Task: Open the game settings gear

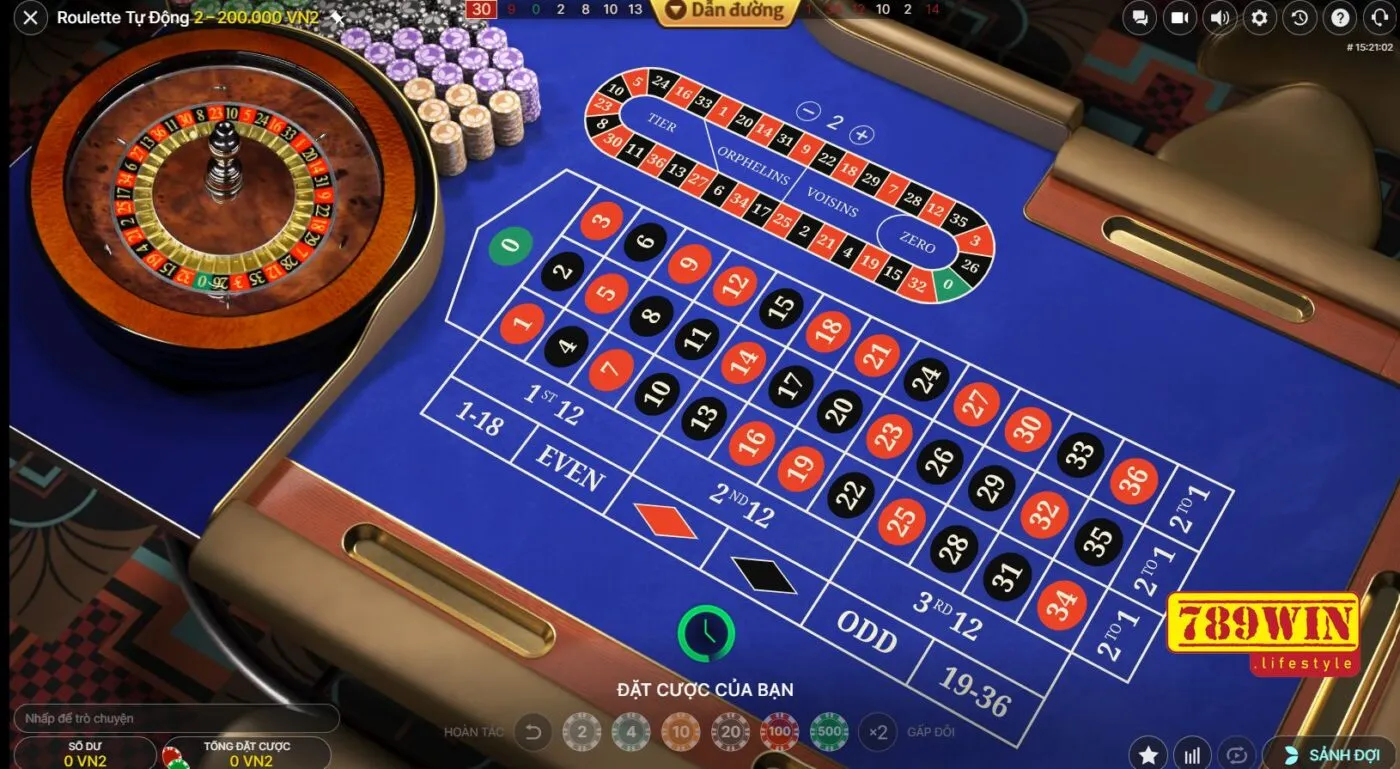Action: pos(1259,17)
